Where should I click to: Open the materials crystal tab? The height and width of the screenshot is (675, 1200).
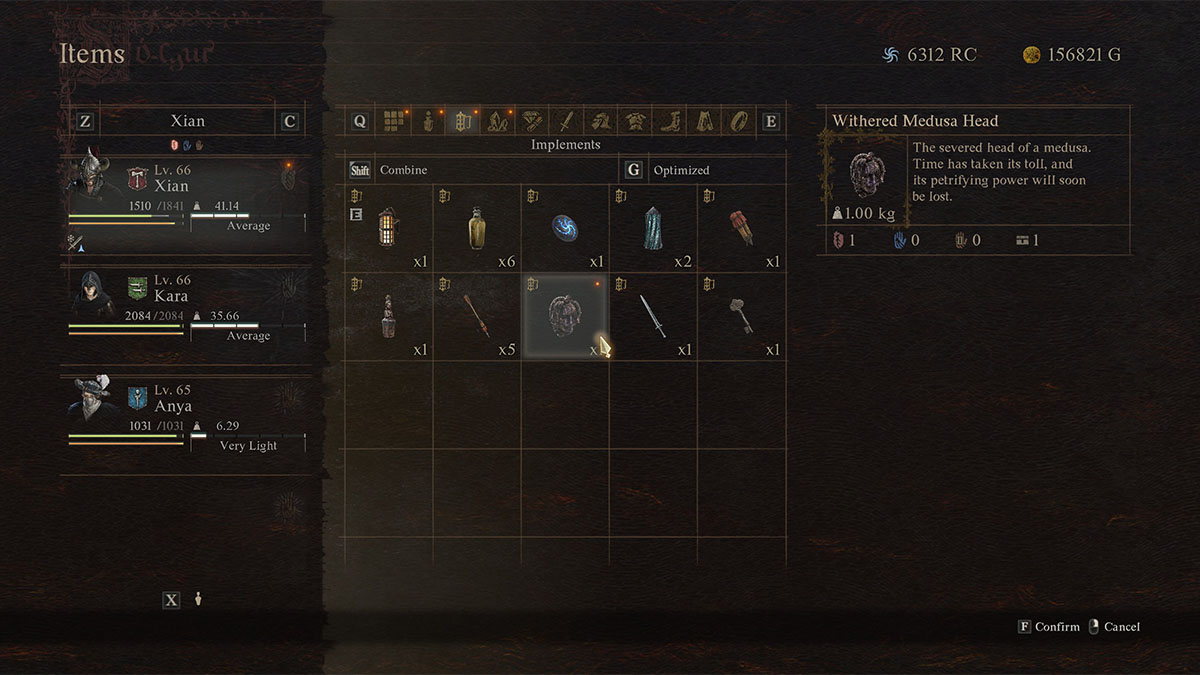pyautogui.click(x=496, y=122)
